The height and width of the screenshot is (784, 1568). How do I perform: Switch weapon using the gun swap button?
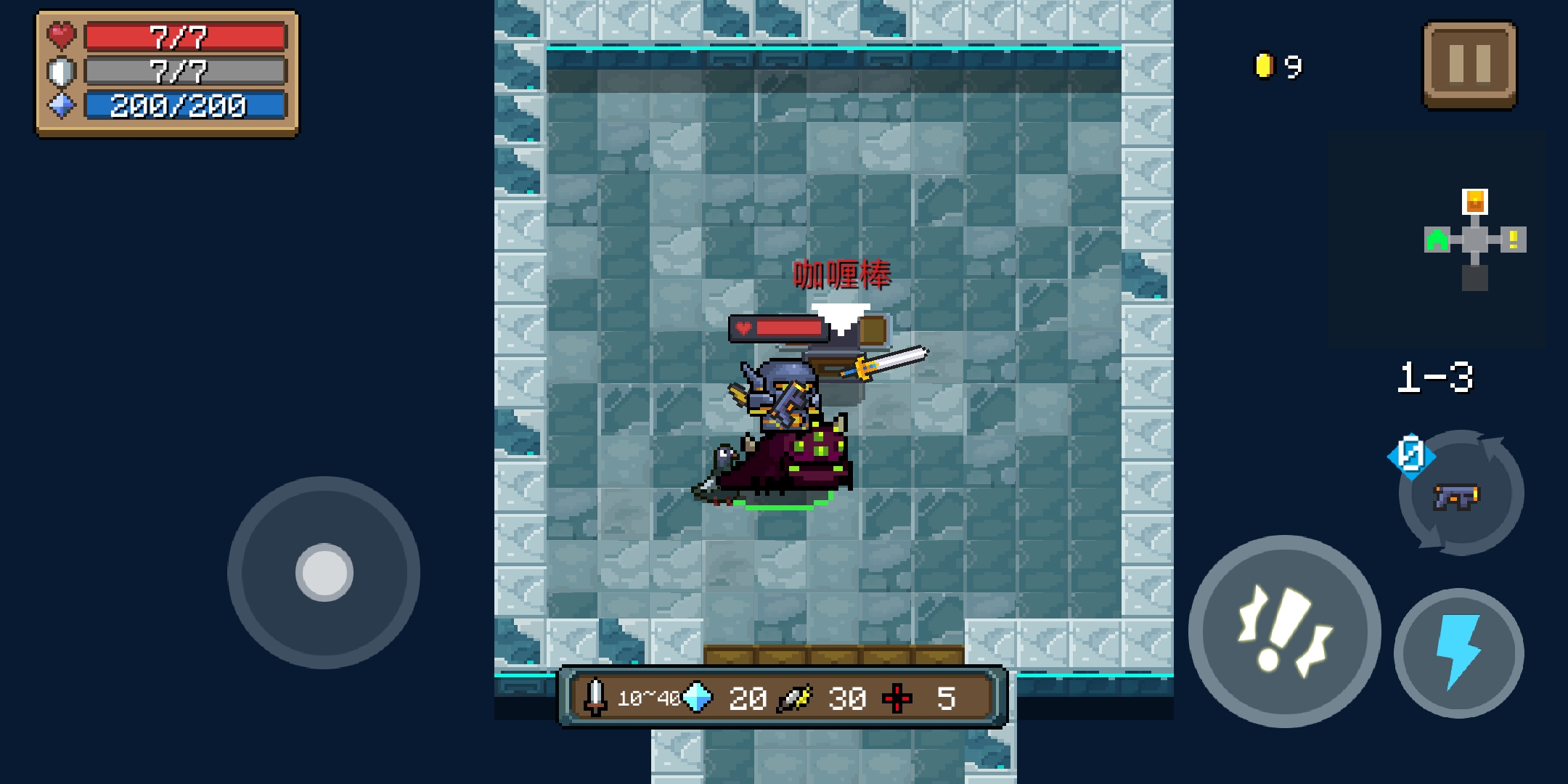point(1460,495)
